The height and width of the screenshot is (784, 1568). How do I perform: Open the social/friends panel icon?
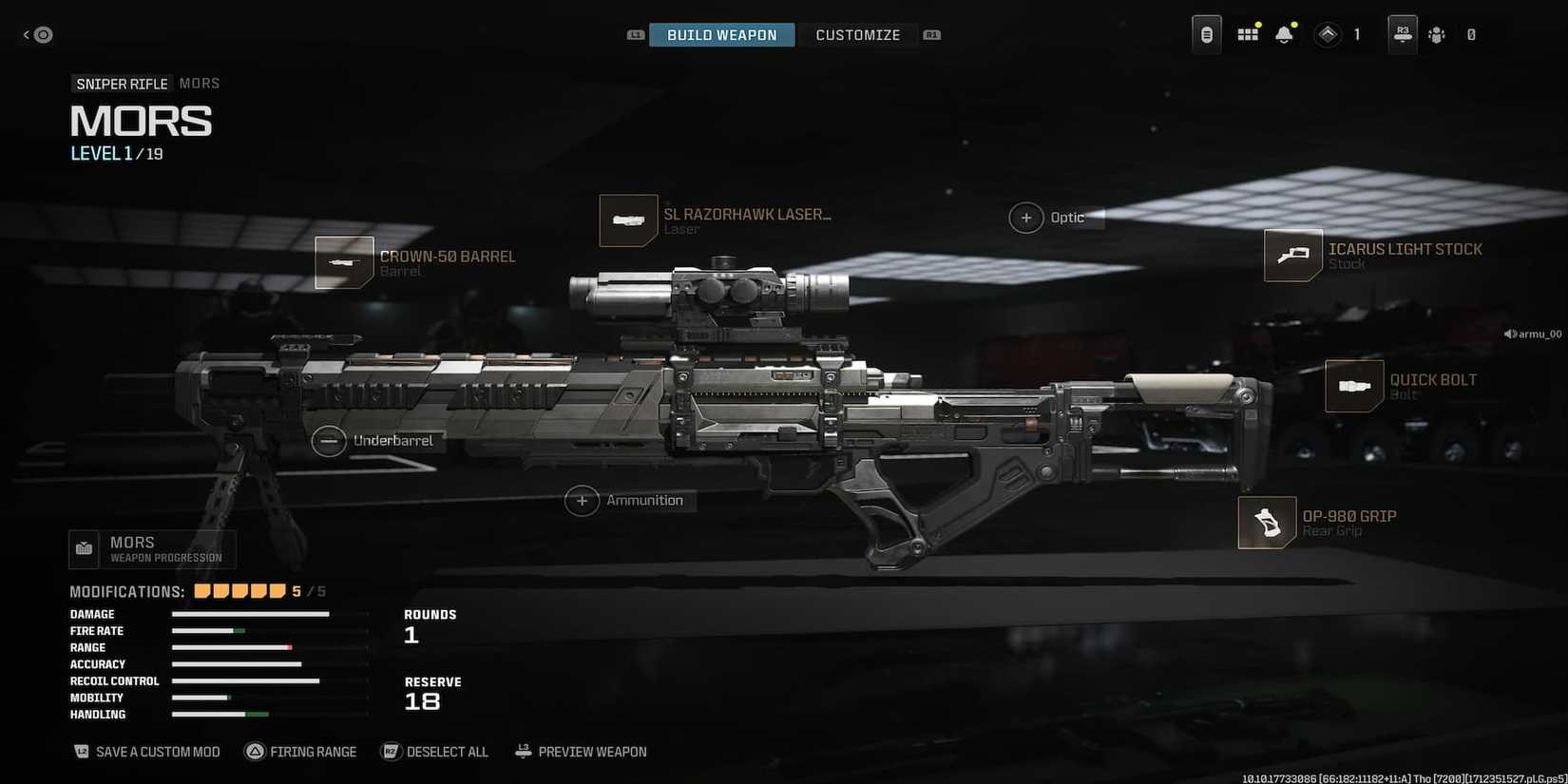coord(1436,34)
